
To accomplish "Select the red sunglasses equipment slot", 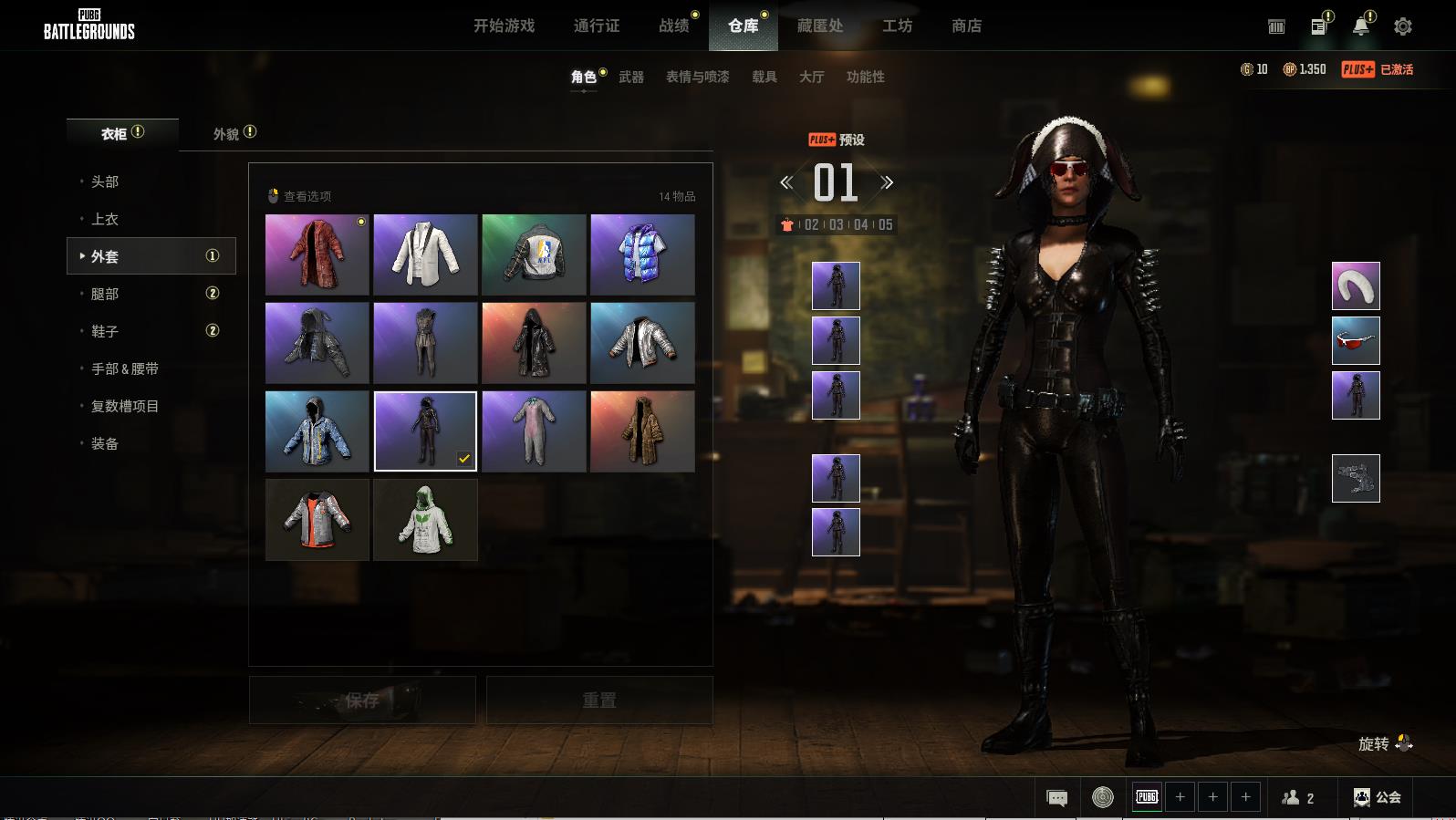I will coord(1356,340).
